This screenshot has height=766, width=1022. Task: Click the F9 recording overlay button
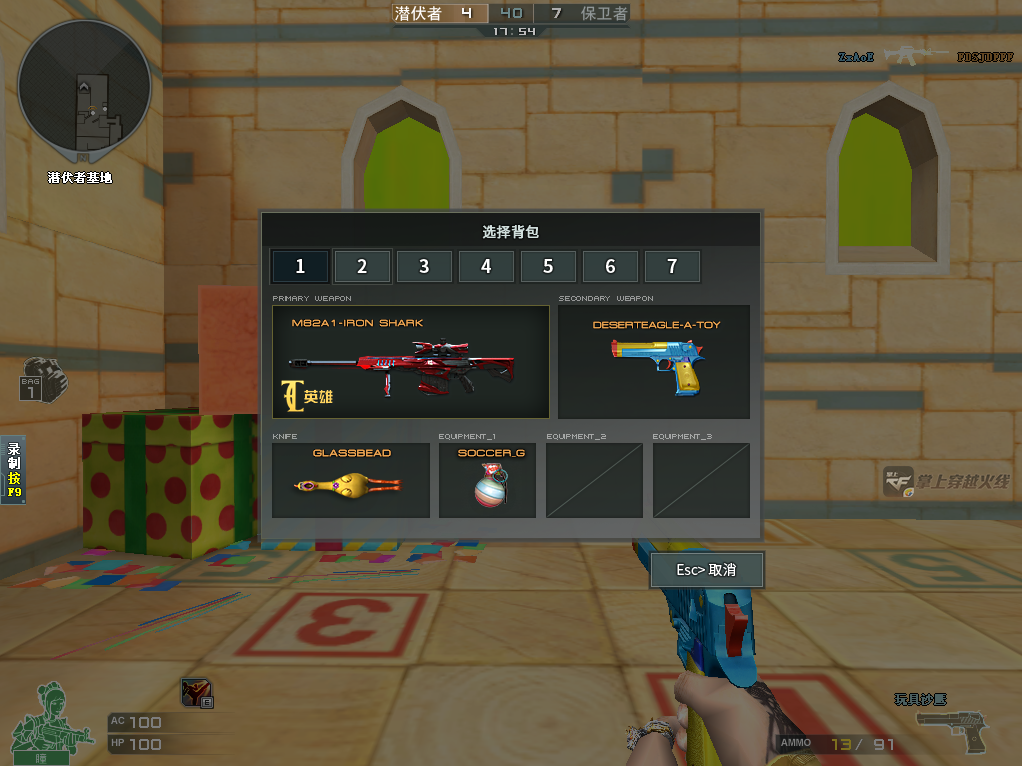[x=15, y=470]
